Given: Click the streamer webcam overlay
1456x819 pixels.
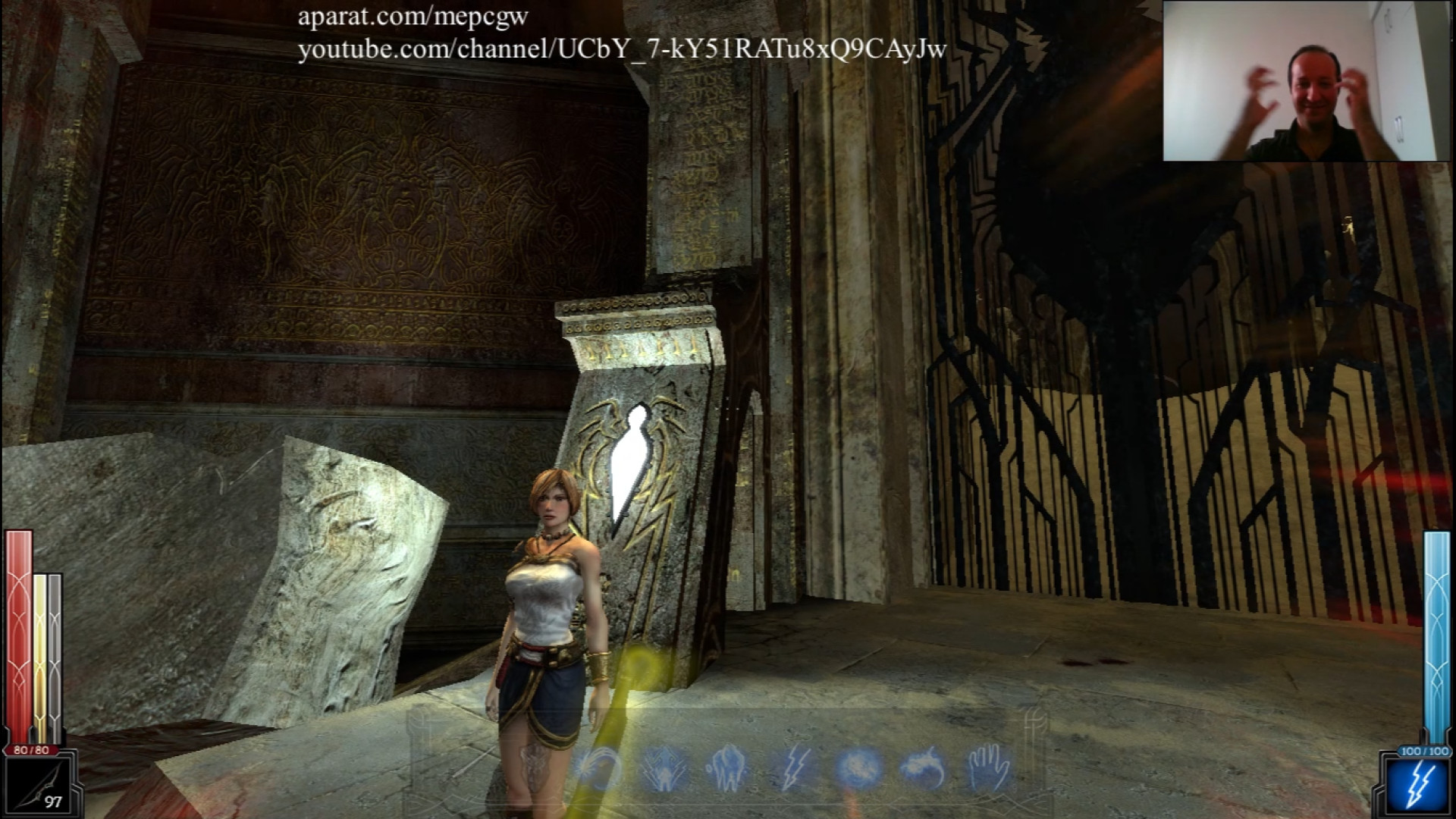Looking at the screenshot, I should (x=1301, y=81).
